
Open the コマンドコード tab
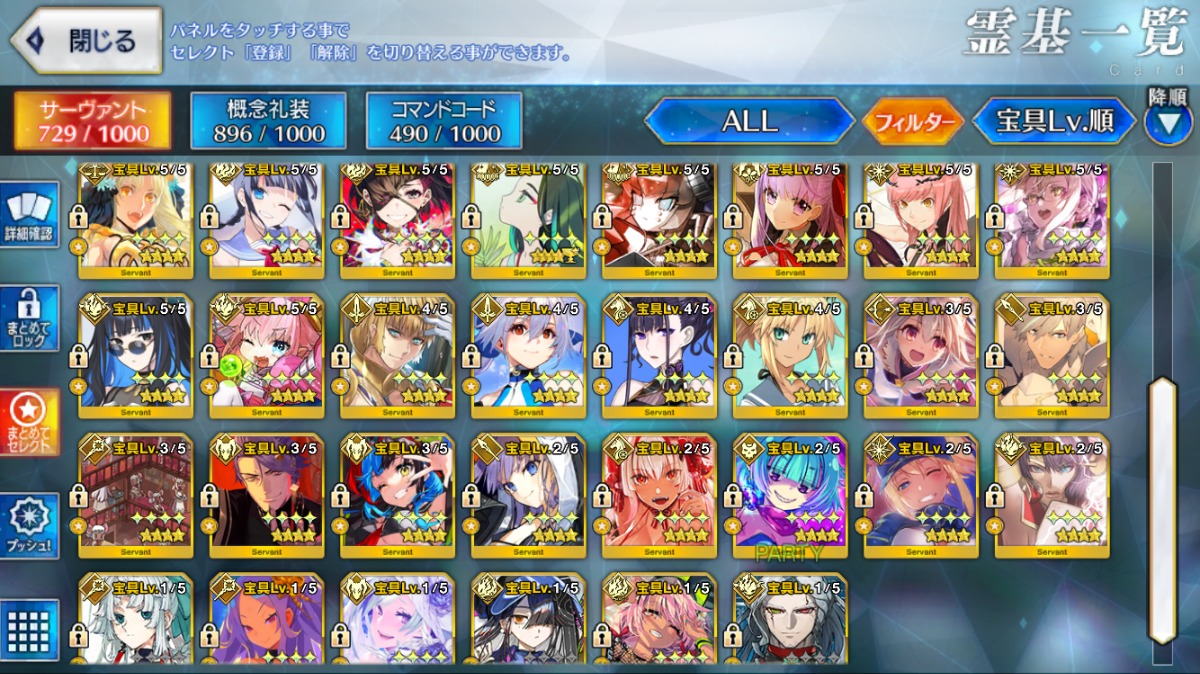coord(444,121)
